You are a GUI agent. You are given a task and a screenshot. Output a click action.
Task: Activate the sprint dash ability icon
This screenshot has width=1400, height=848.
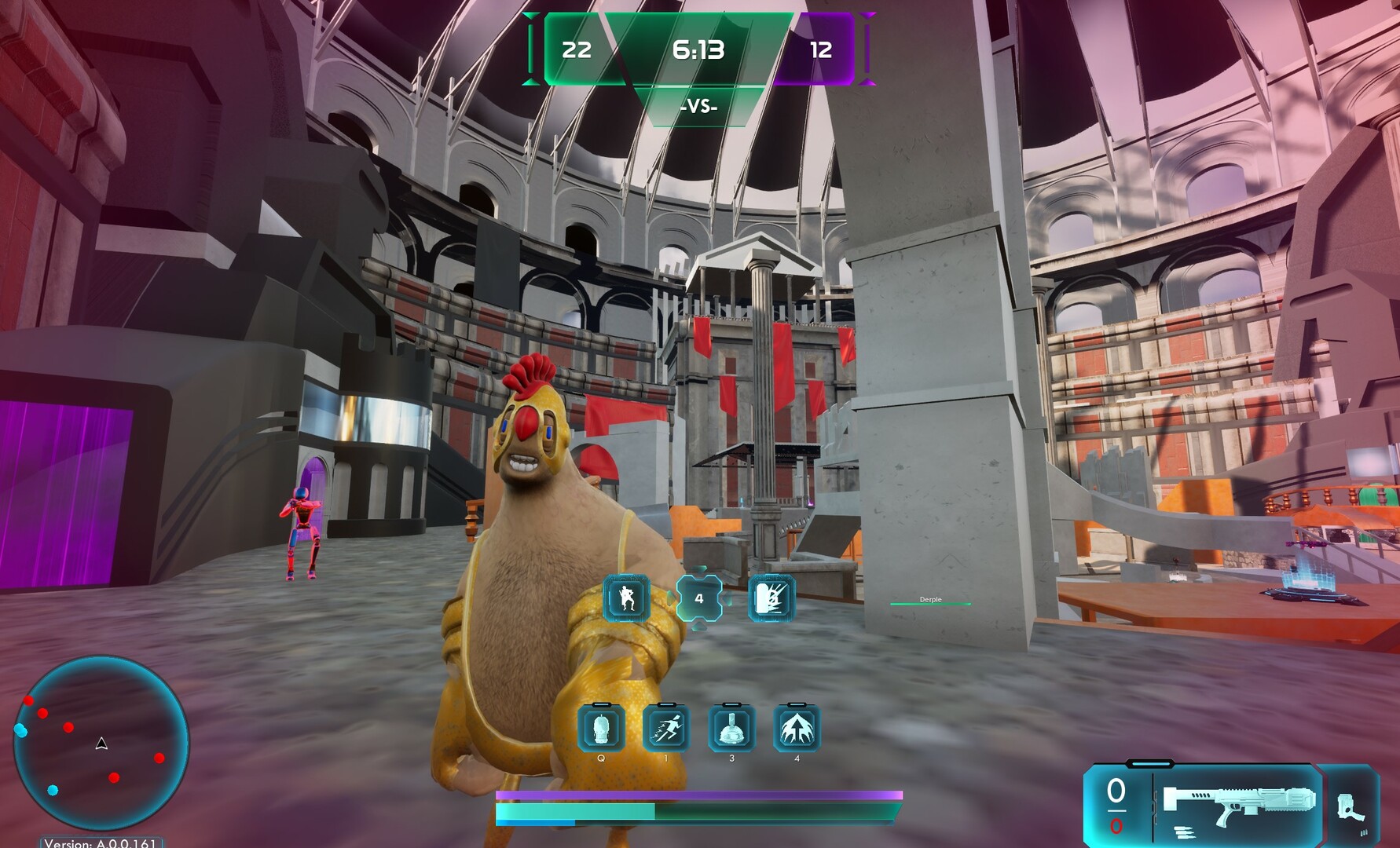click(666, 728)
